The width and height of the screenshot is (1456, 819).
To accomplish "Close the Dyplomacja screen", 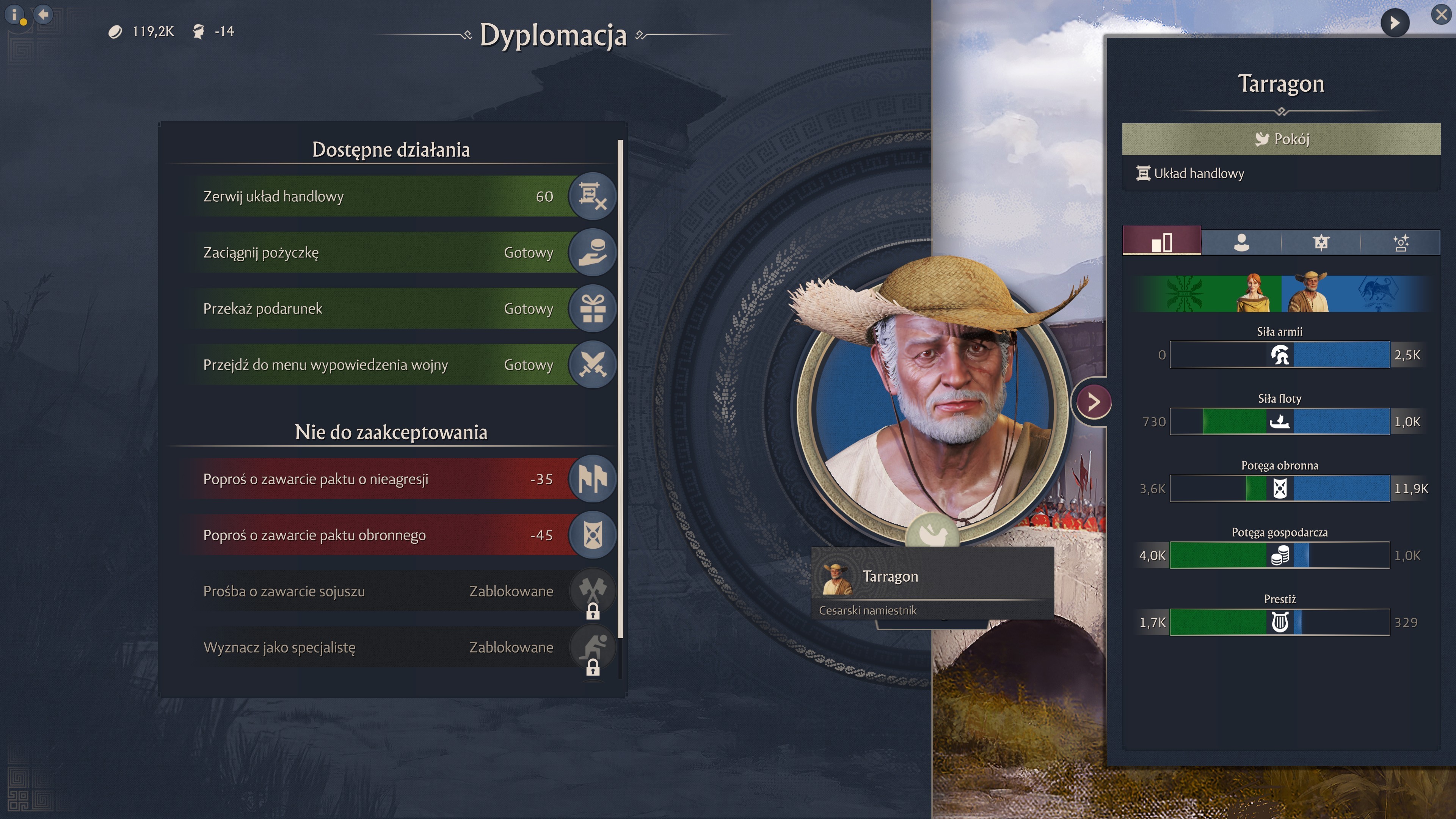I will point(1441,15).
